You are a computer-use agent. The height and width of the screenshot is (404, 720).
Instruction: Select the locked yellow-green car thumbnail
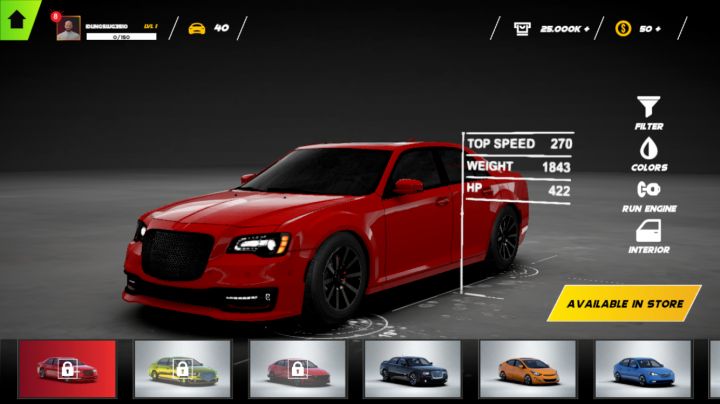[x=182, y=369]
